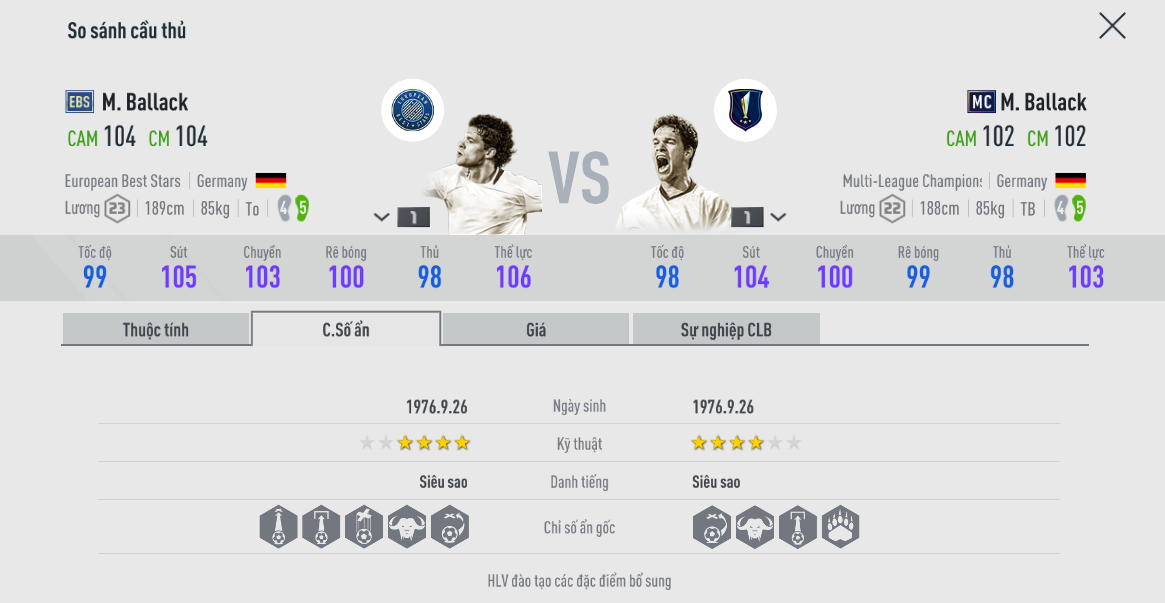The width and height of the screenshot is (1165, 603).
Task: Click the paw print hidden trait icon
Action: coord(840,527)
